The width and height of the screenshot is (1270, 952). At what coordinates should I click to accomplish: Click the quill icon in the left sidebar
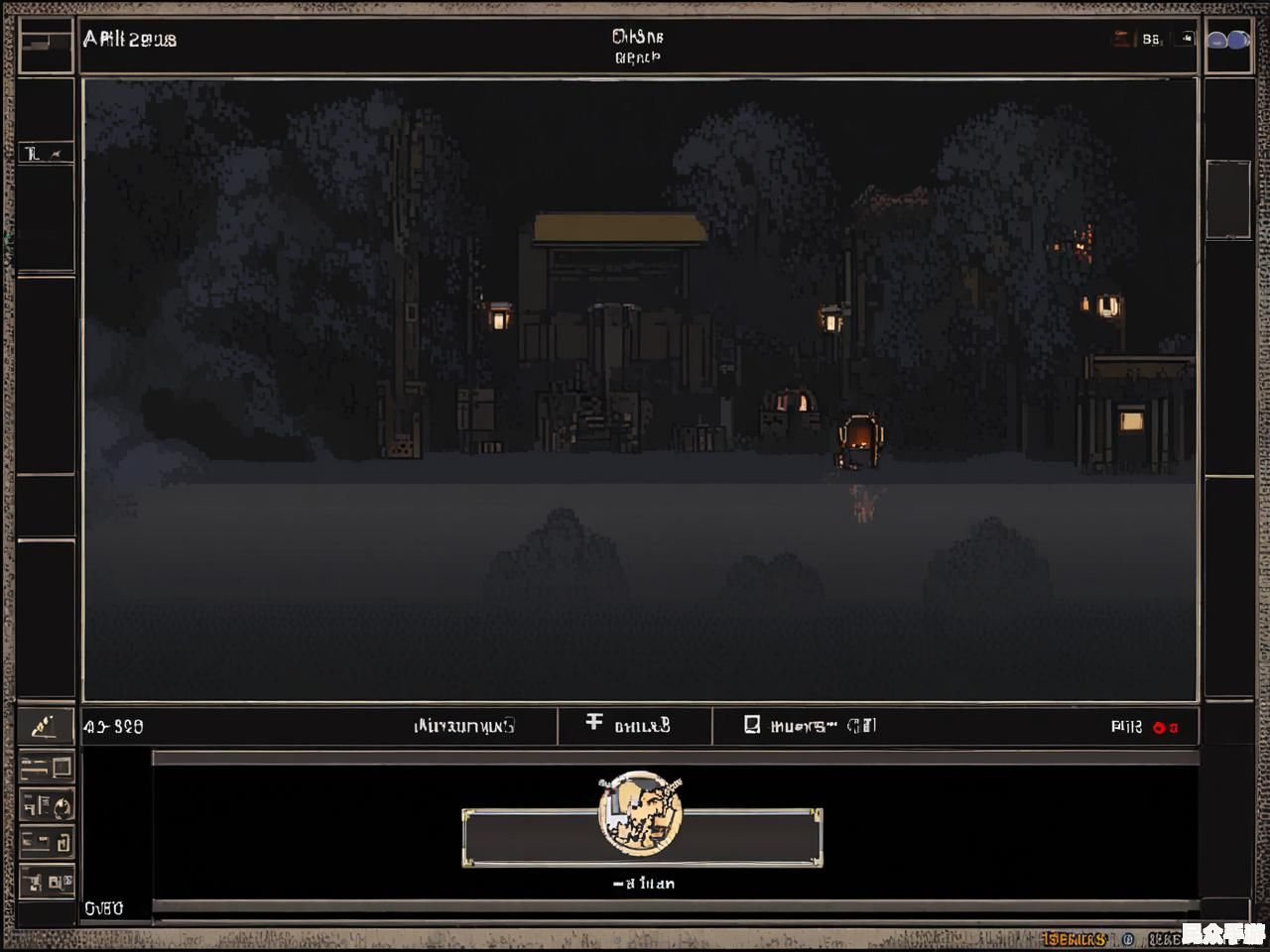44,727
